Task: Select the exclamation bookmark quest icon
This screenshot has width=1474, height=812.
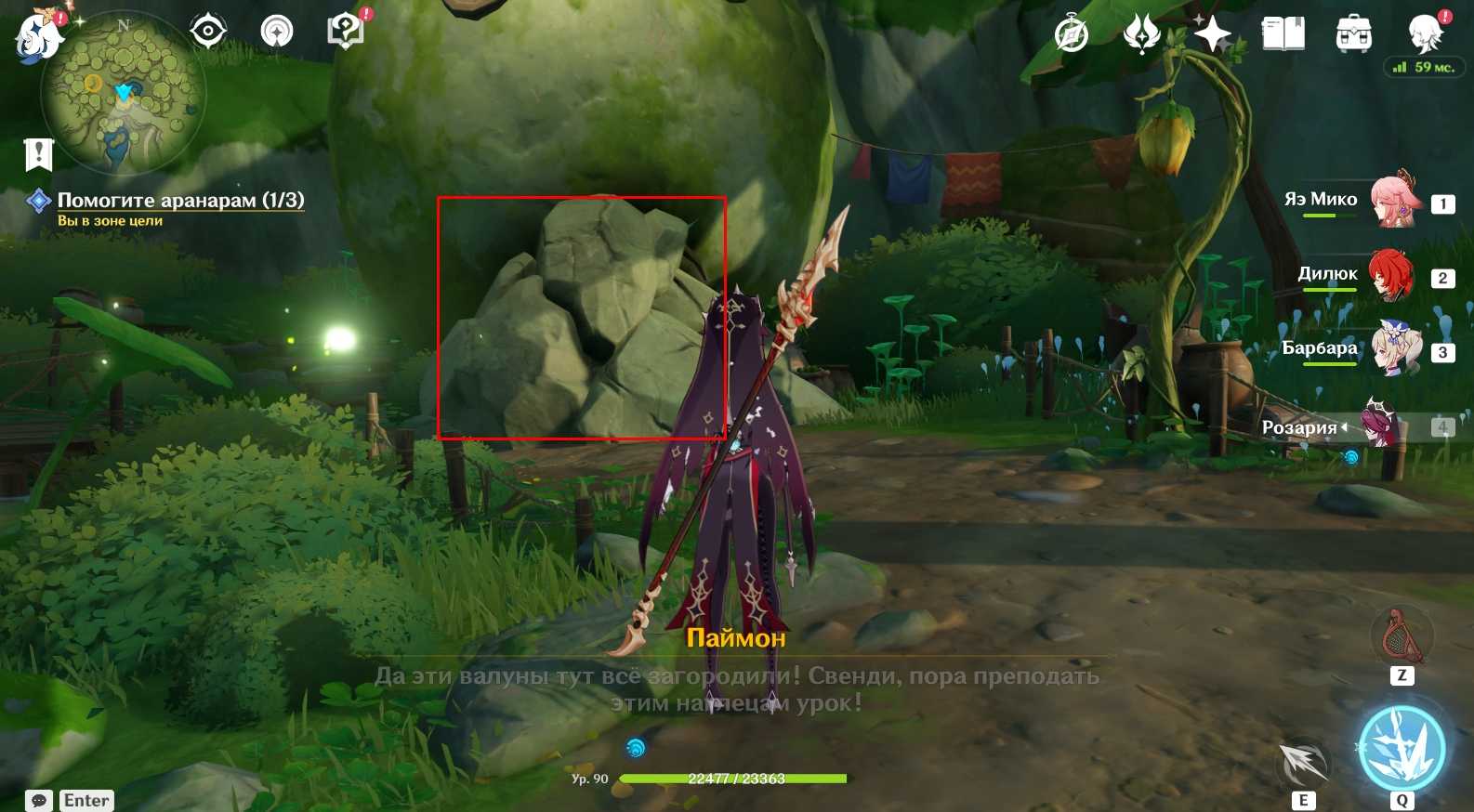Action: 39,155
